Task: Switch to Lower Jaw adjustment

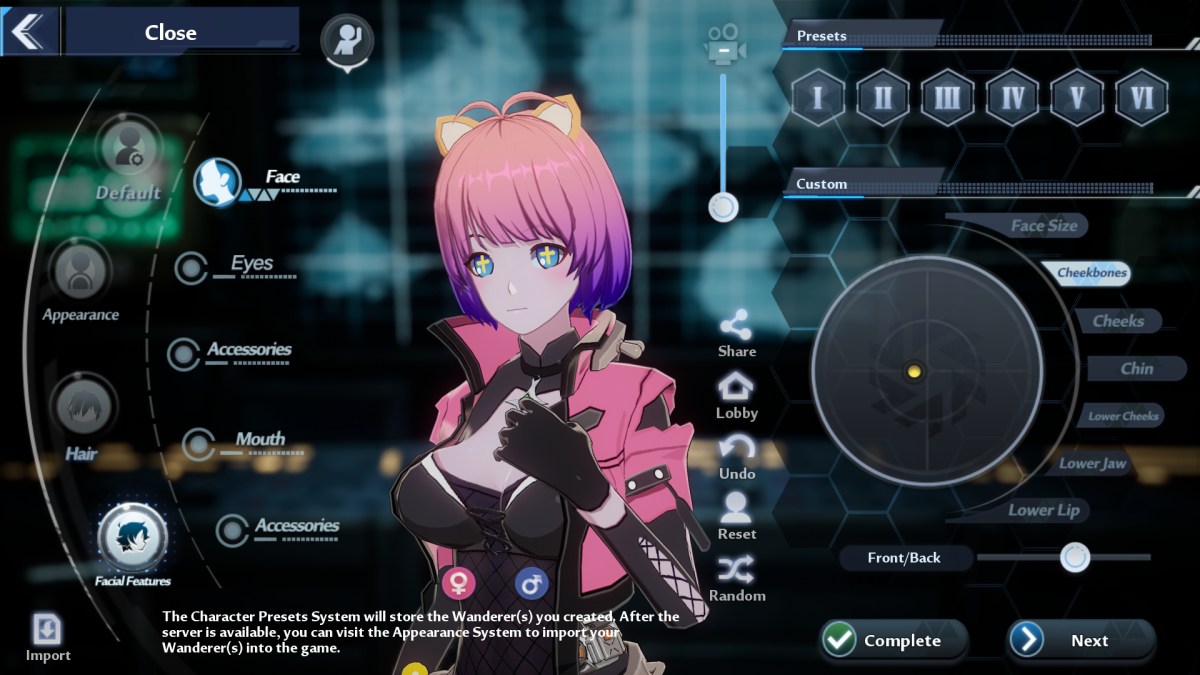Action: [x=1092, y=464]
